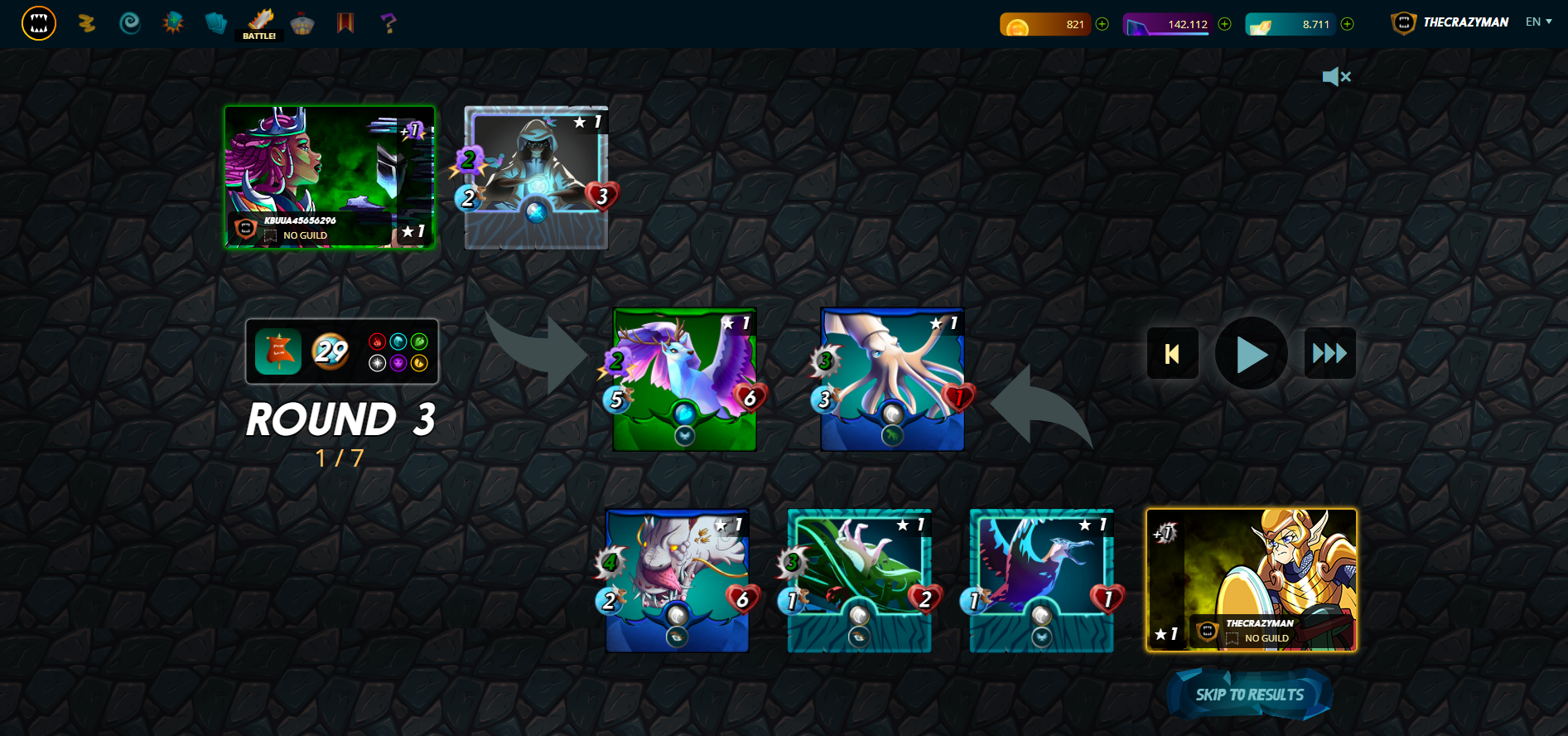
Task: Click the blue splinter element icon
Action: (398, 341)
